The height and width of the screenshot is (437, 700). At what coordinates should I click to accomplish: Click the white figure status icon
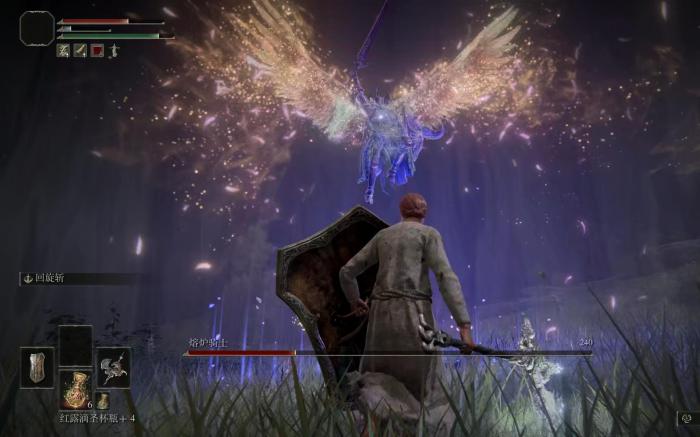point(114,50)
